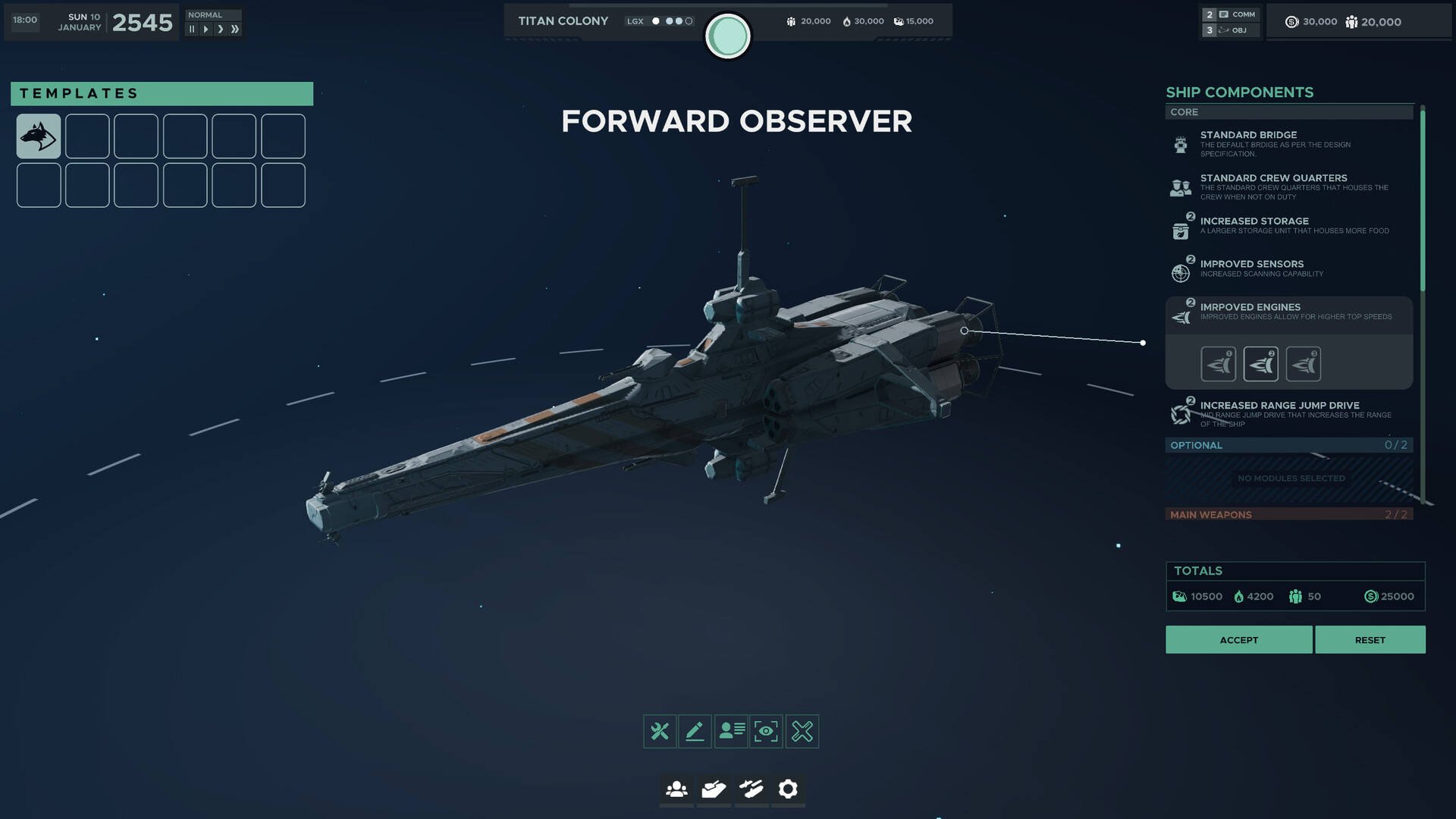1456x819 pixels.
Task: Click the Increased Range Jump Drive icon
Action: [1181, 412]
